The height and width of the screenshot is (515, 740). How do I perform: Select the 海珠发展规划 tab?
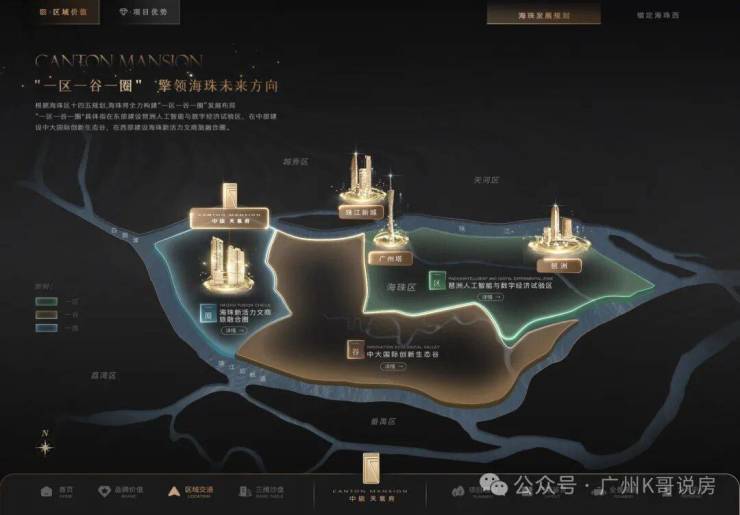tap(544, 14)
